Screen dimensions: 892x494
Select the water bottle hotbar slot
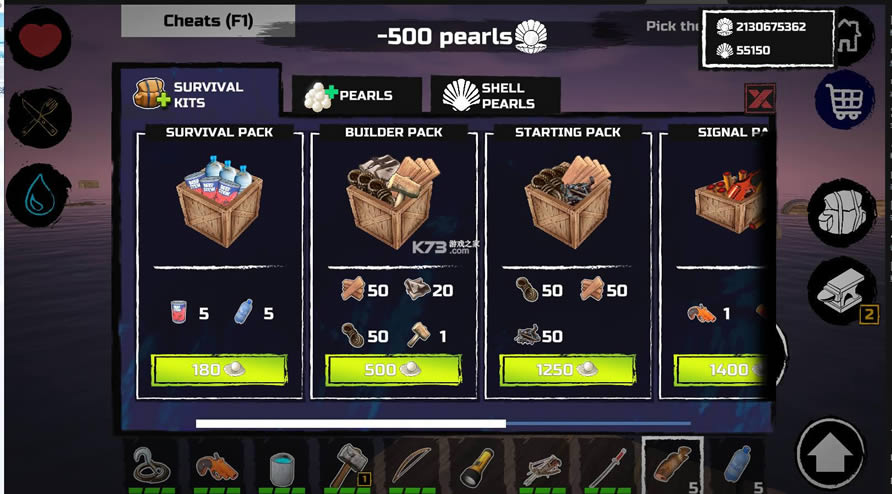tap(736, 465)
